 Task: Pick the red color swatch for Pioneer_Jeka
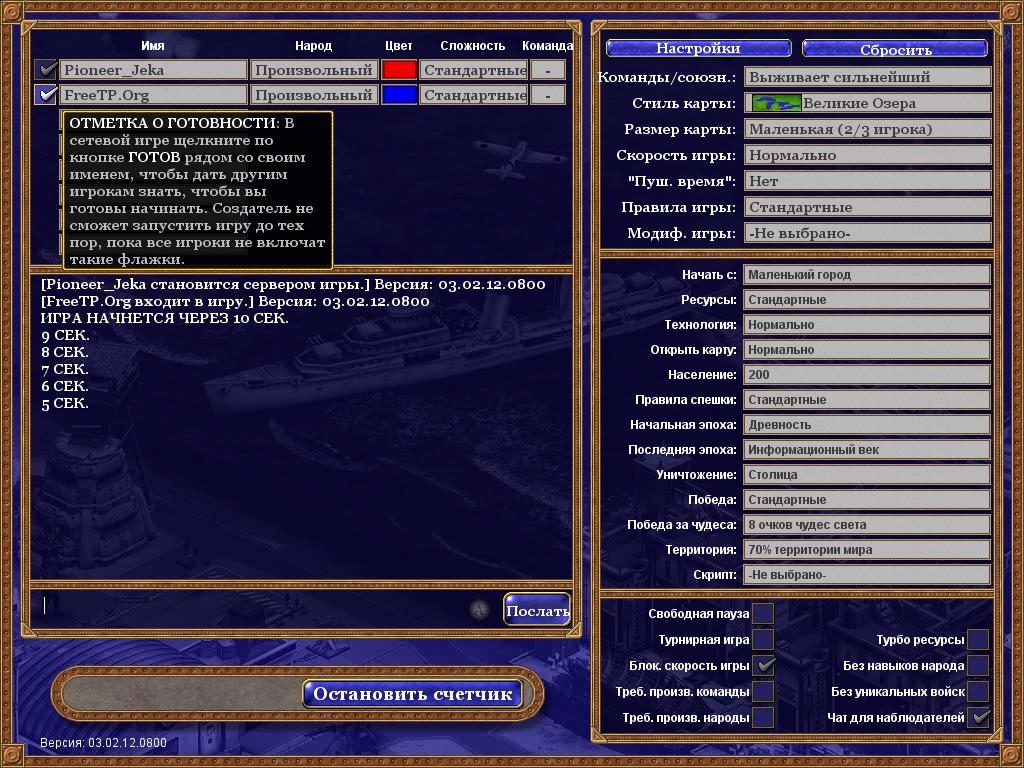(x=399, y=70)
